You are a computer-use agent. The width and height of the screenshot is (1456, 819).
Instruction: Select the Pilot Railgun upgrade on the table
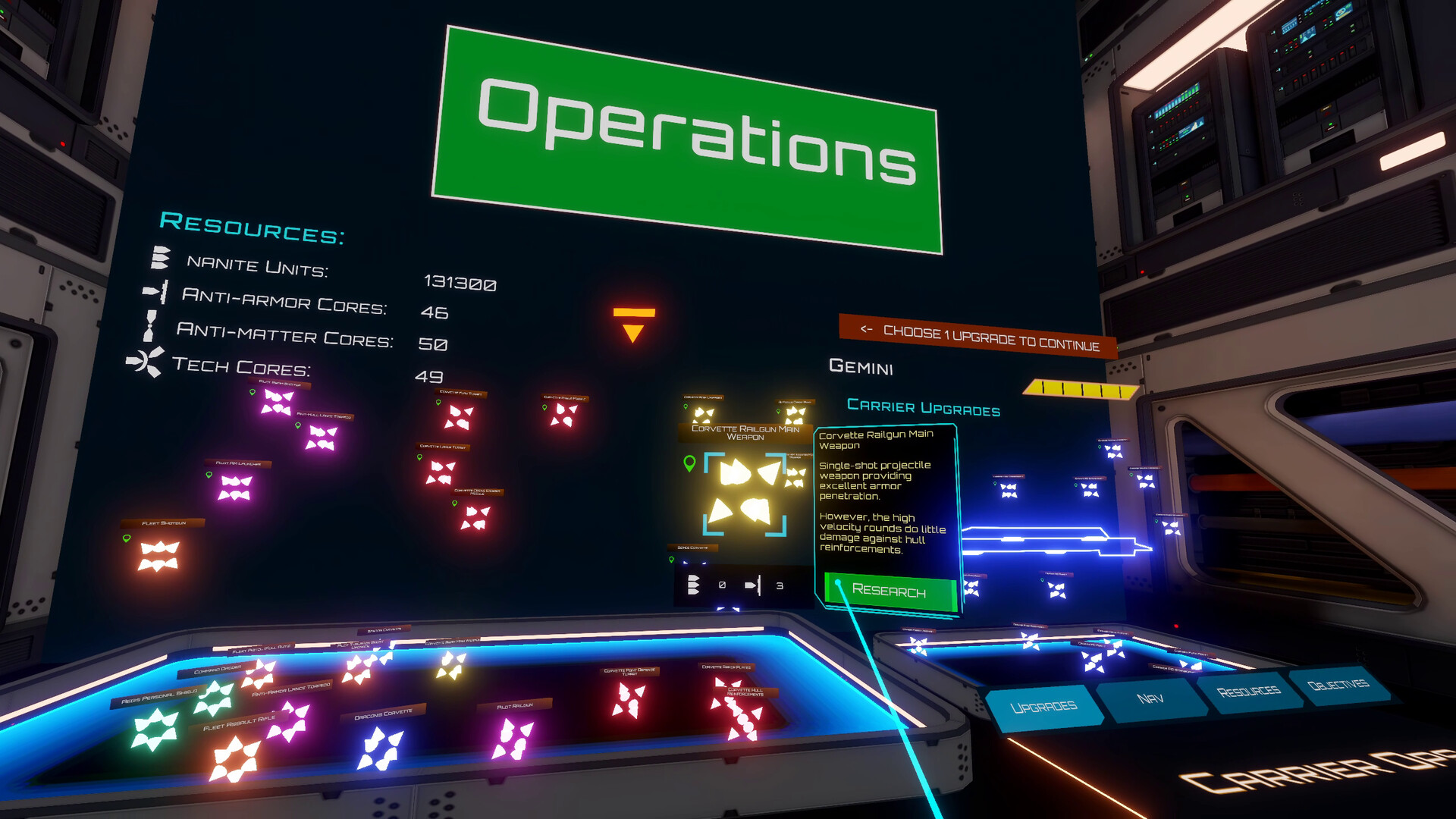[x=513, y=738]
